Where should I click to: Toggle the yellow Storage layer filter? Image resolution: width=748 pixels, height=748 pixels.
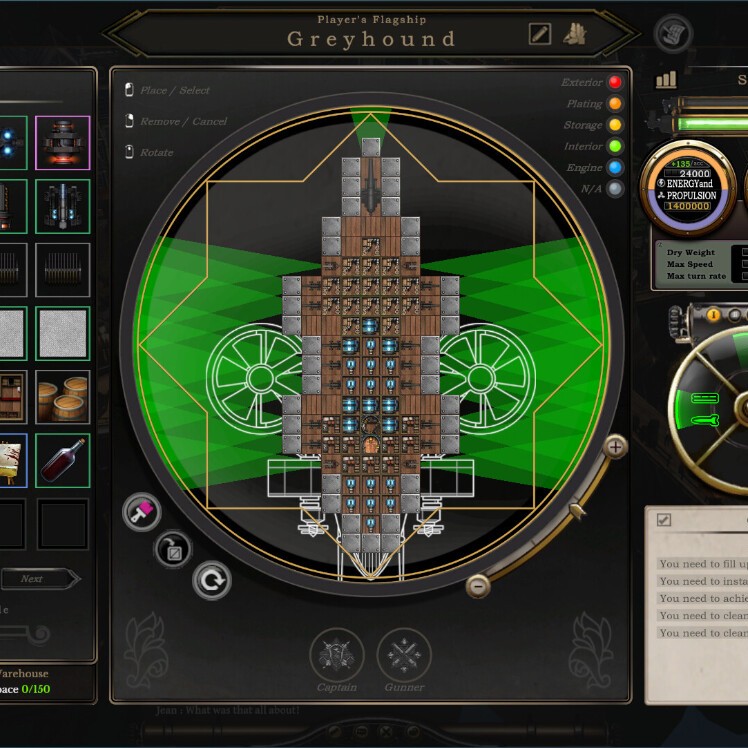pos(615,125)
